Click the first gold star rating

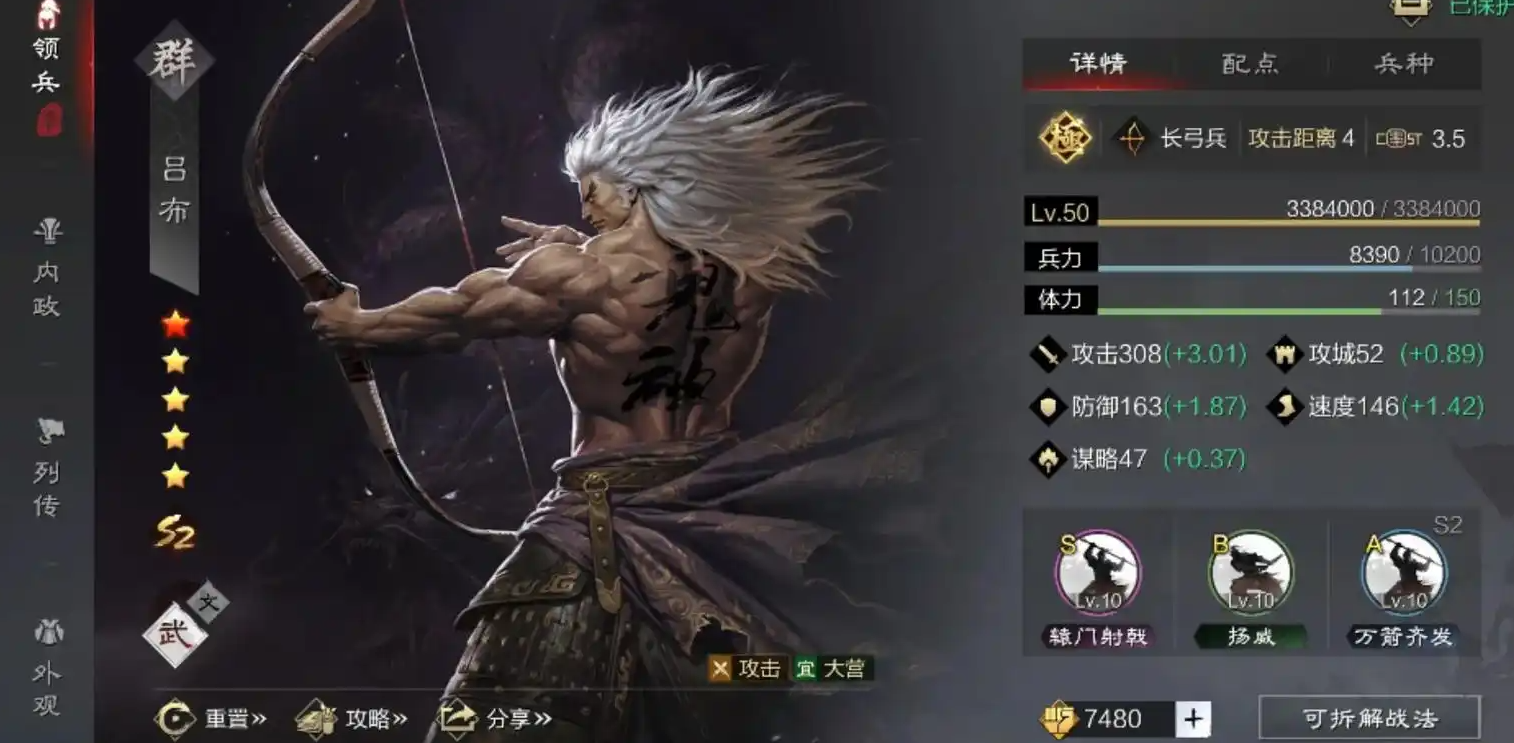pos(173,363)
